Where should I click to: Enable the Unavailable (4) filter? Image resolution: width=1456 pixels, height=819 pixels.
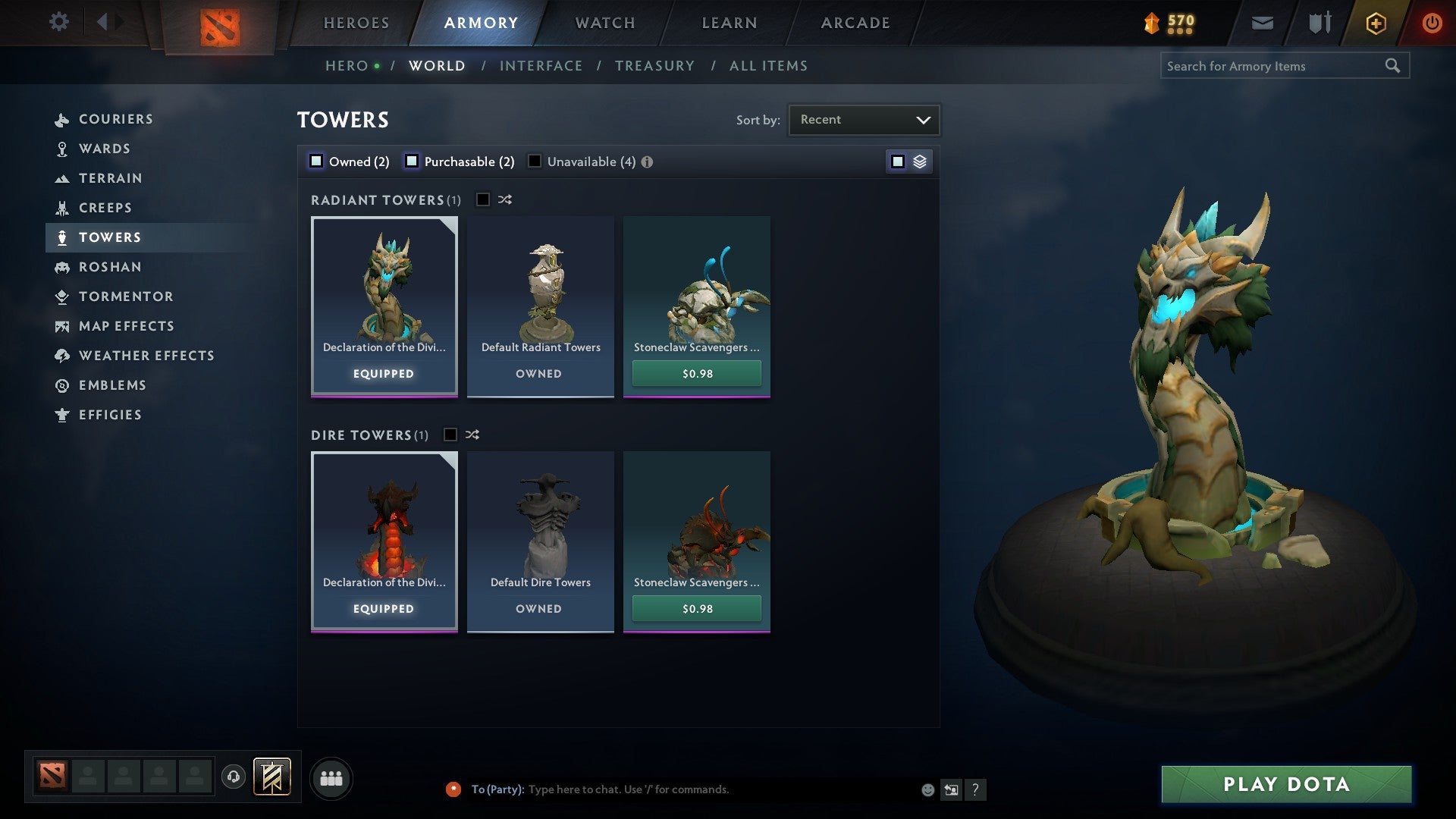pos(535,161)
